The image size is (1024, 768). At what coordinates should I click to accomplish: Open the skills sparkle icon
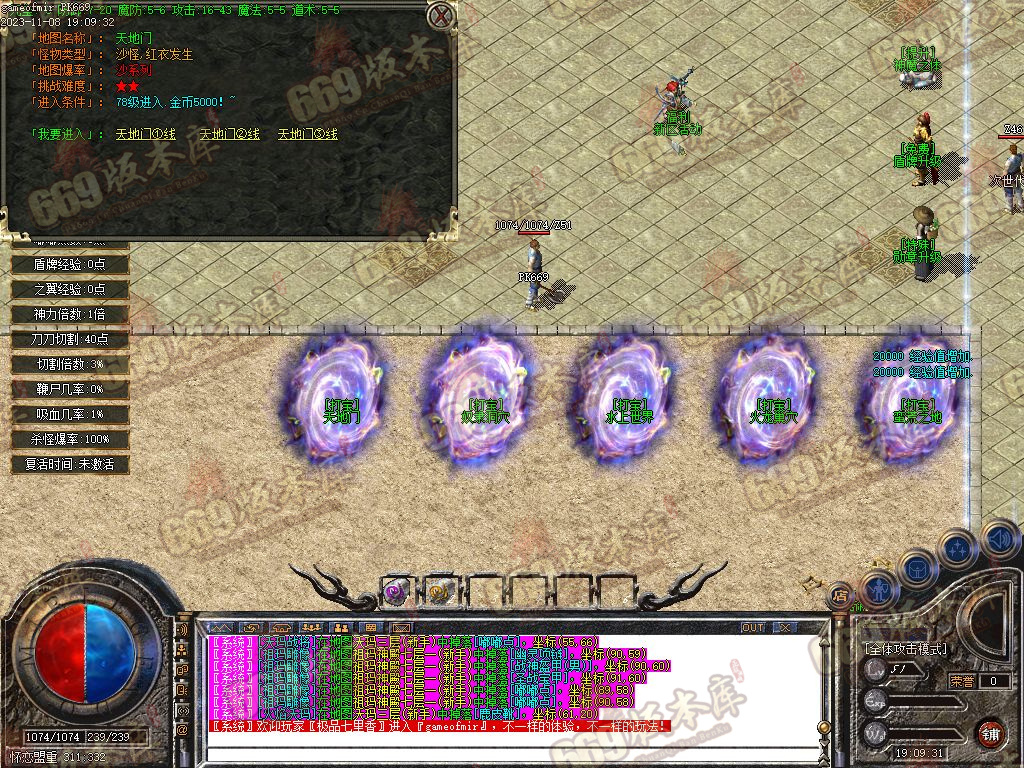(x=957, y=548)
